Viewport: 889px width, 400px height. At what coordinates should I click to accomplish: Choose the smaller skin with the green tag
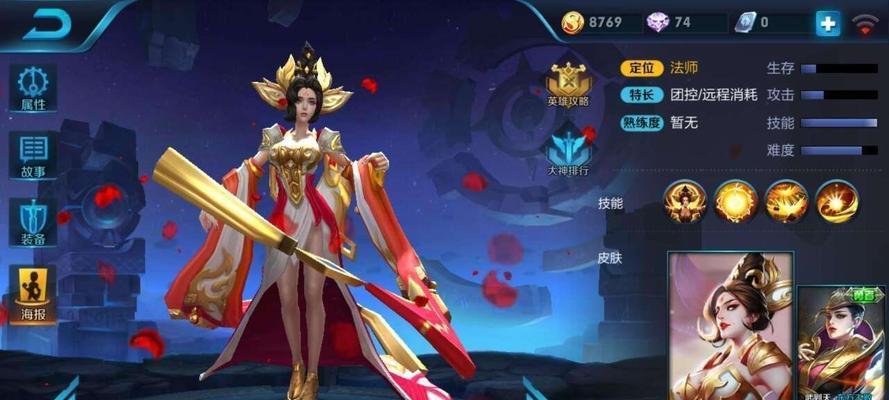click(x=843, y=342)
